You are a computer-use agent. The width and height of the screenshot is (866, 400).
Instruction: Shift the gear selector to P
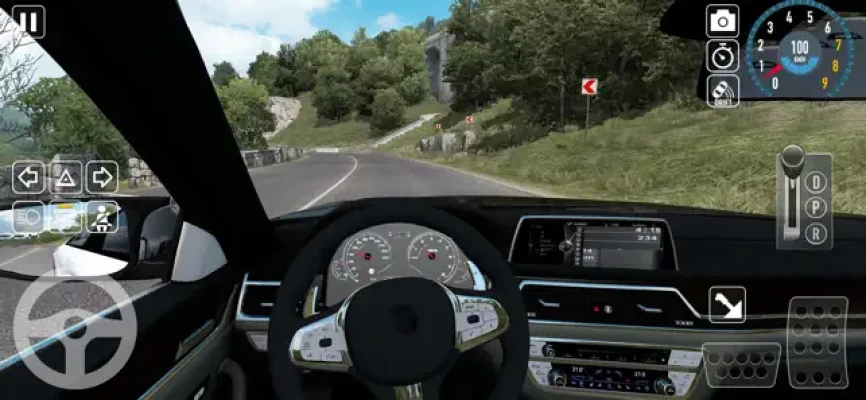pyautogui.click(x=817, y=208)
